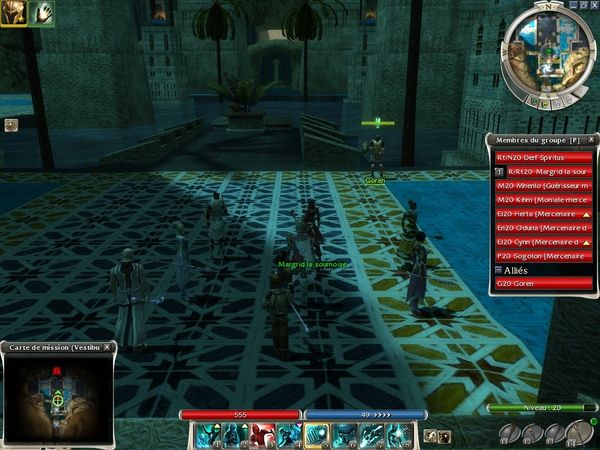This screenshot has width=600, height=450.
Task: Close the game window
Action: [x=594, y=5]
